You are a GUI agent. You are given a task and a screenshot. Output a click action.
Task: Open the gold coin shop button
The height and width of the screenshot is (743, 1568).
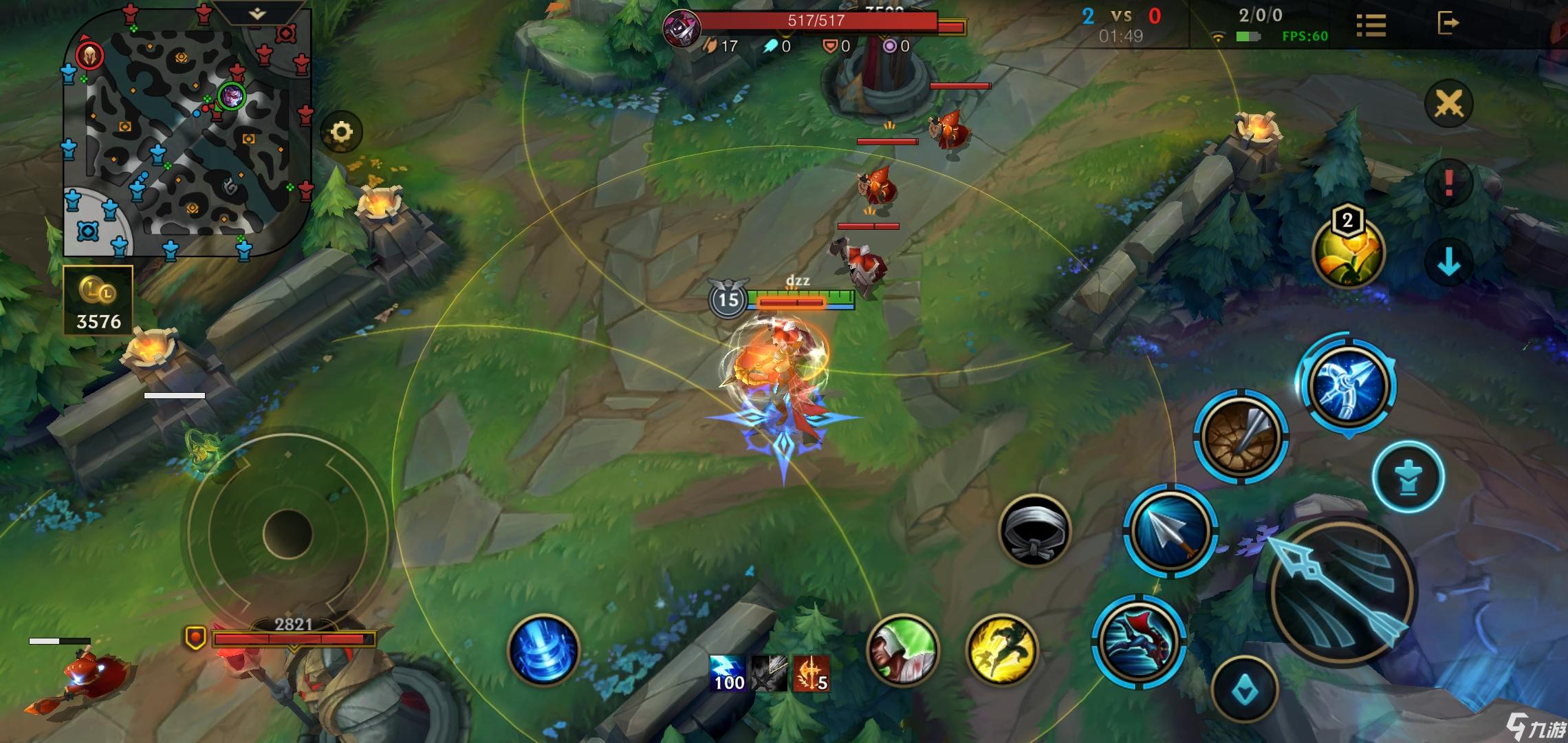(x=98, y=301)
